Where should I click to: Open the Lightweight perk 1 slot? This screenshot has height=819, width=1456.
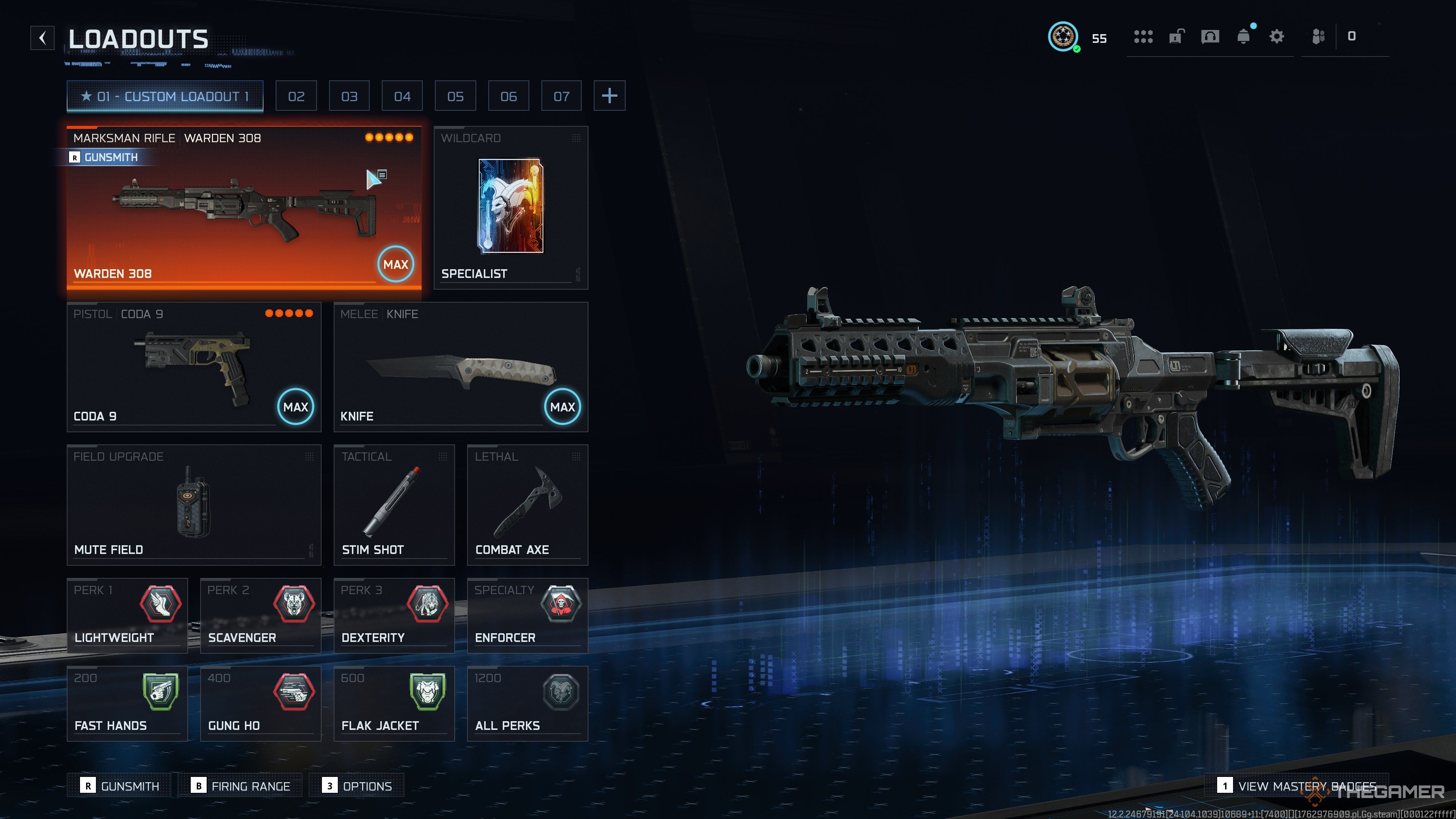(x=127, y=615)
